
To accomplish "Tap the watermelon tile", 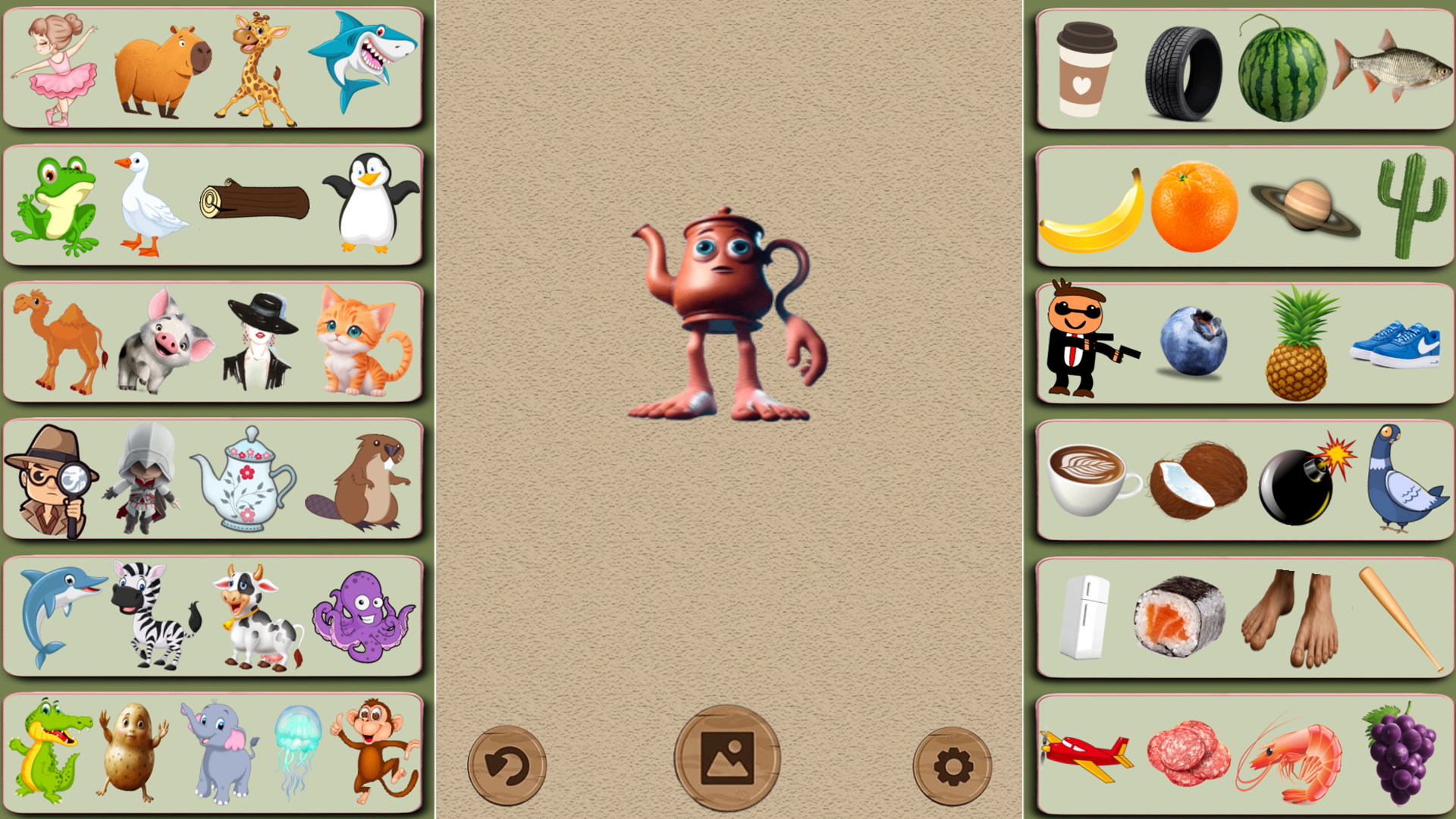I will click(1282, 67).
